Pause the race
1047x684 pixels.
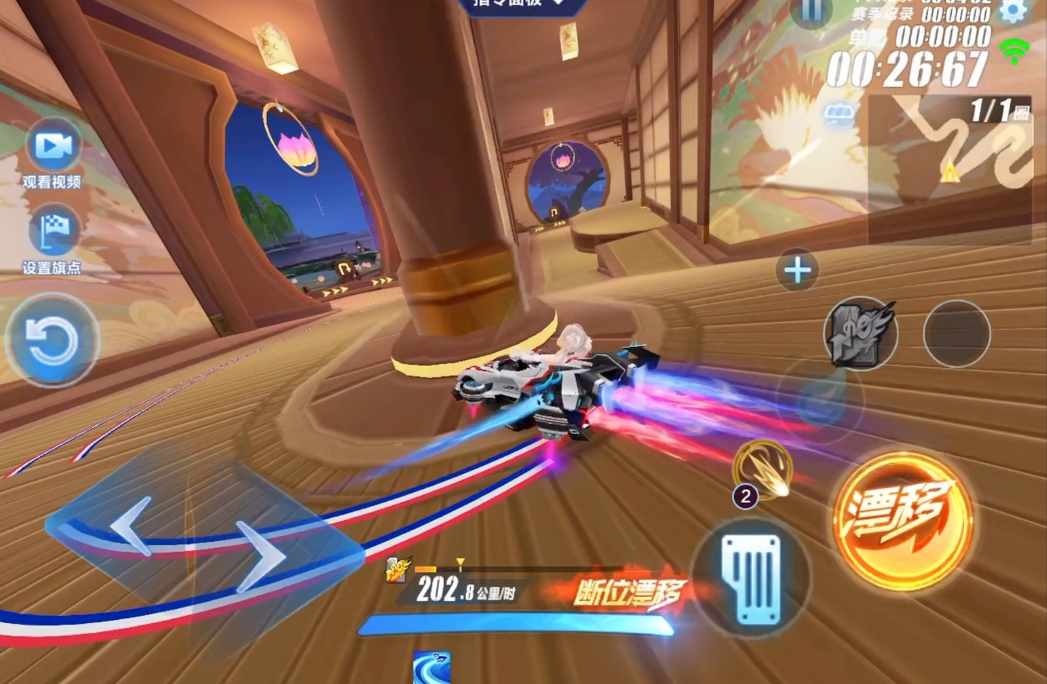pos(811,10)
